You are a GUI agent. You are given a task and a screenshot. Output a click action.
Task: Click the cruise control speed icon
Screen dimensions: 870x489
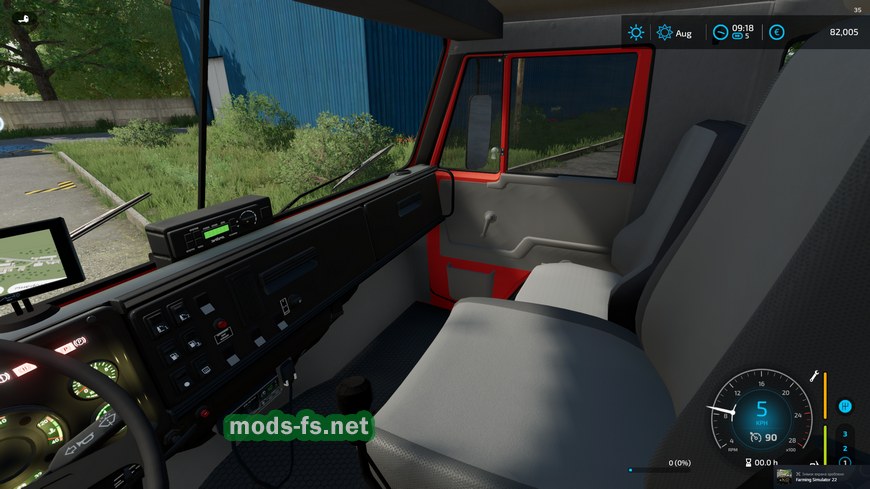click(757, 437)
